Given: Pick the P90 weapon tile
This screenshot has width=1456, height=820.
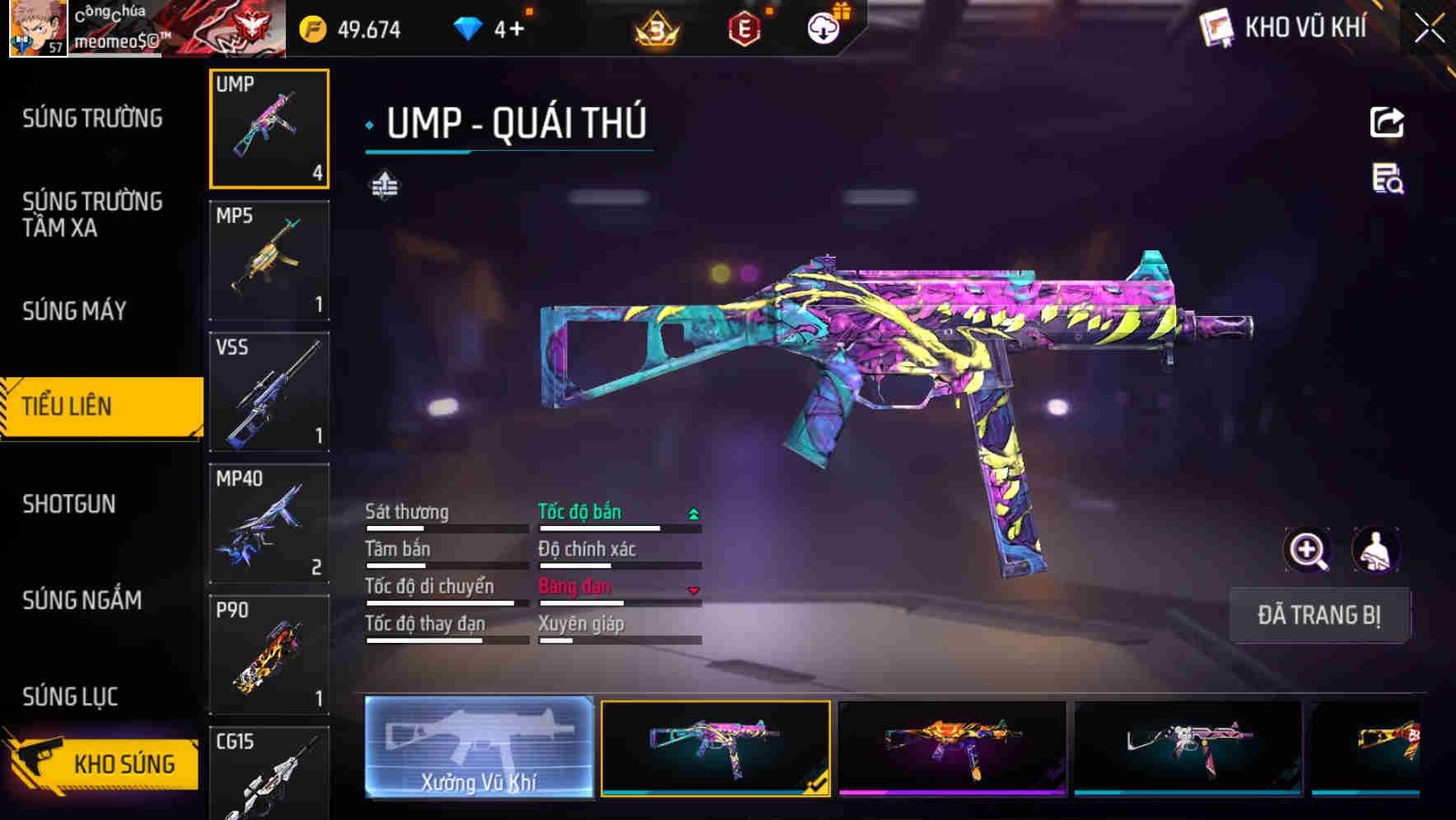Looking at the screenshot, I should coord(269,655).
